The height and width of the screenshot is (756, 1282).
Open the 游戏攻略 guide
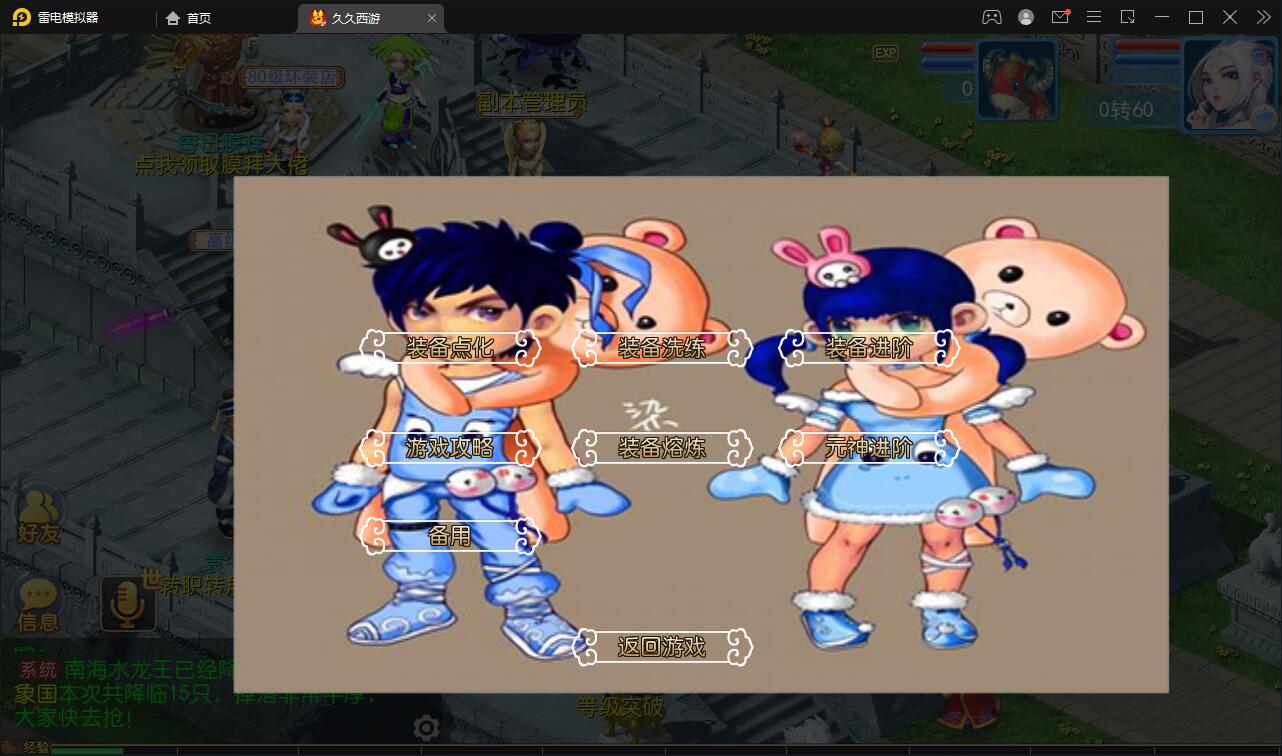pos(452,448)
